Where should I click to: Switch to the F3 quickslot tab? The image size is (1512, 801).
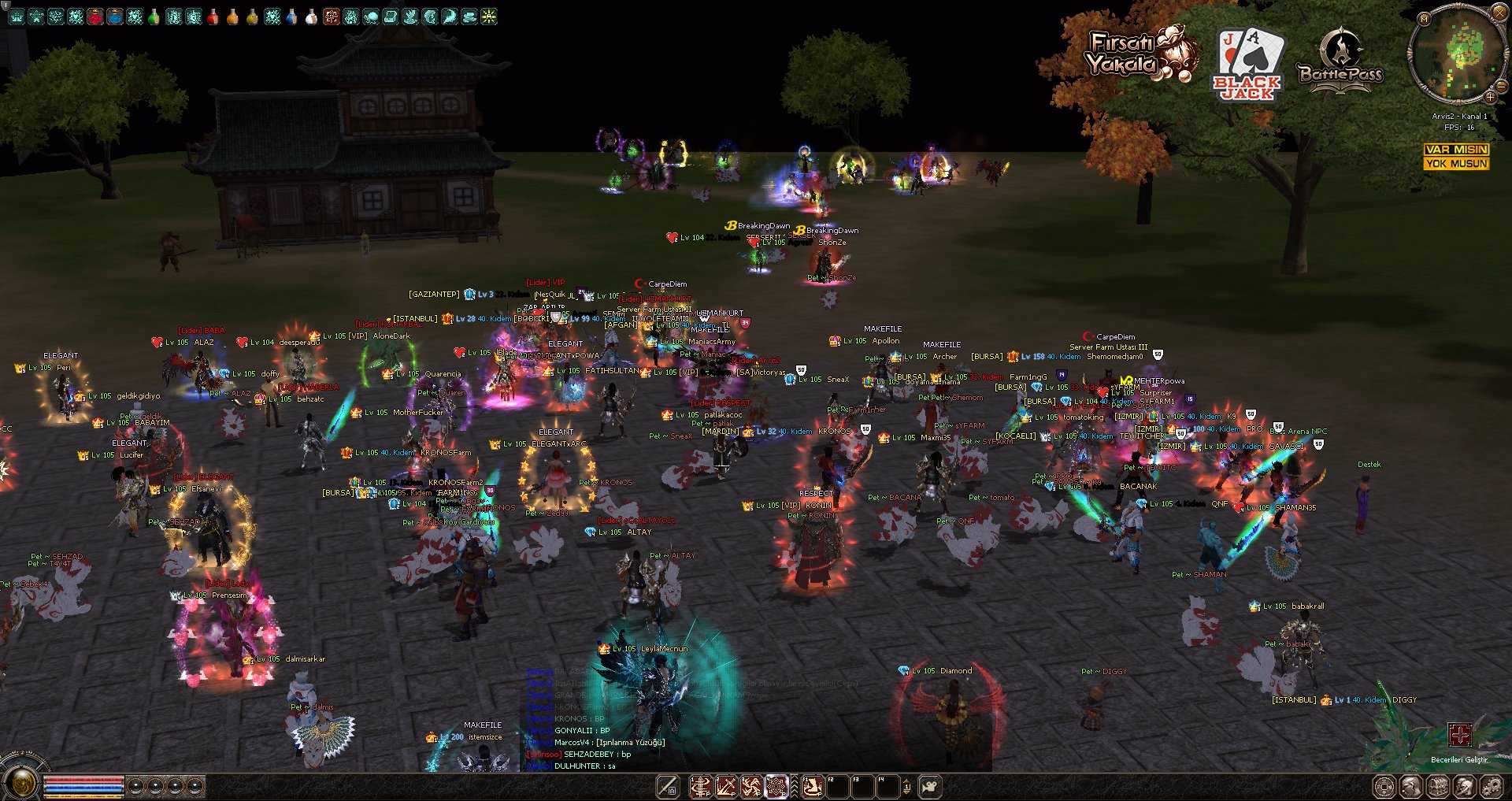(x=865, y=786)
